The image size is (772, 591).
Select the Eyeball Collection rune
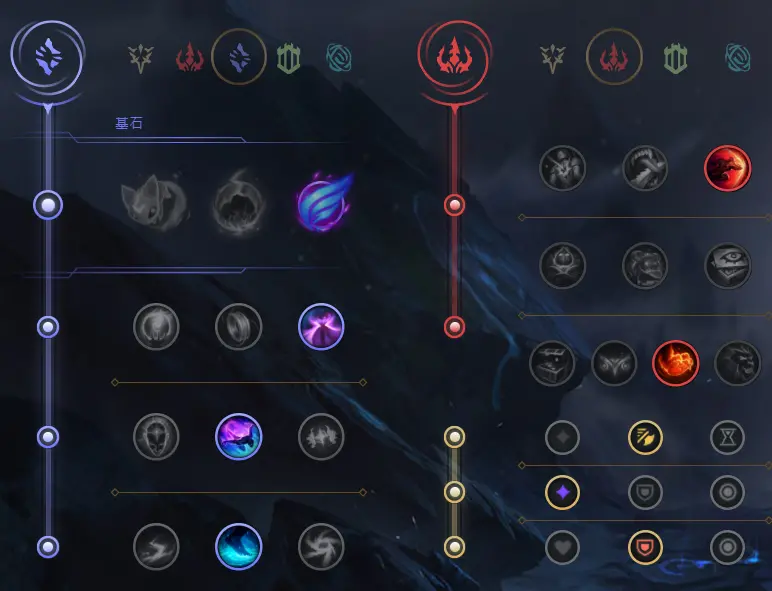pyautogui.click(x=727, y=266)
